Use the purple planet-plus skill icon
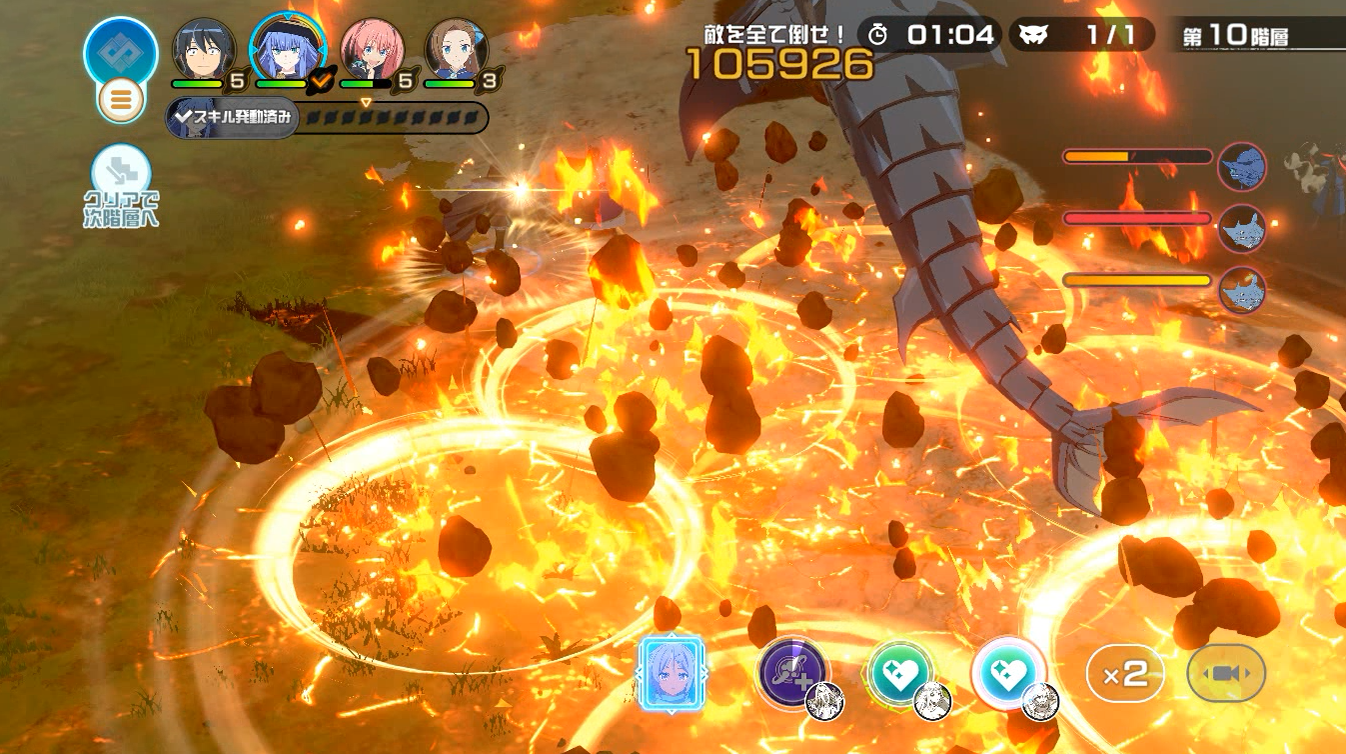1346x754 pixels. point(792,672)
